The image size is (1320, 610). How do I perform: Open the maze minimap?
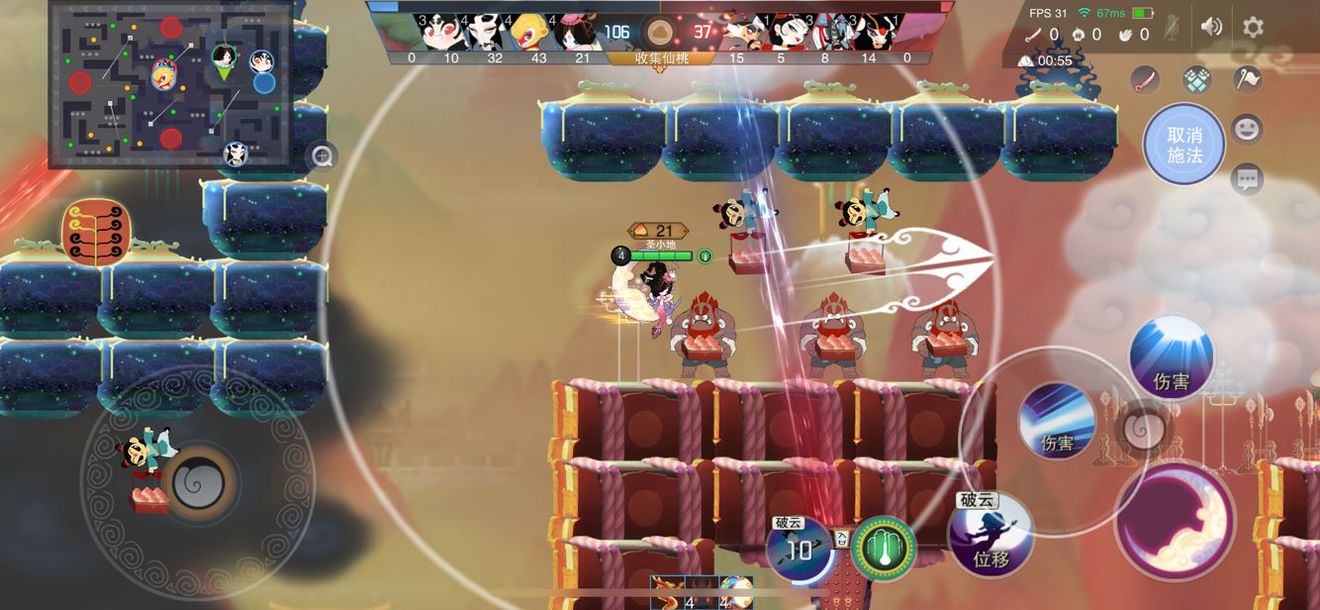point(170,84)
